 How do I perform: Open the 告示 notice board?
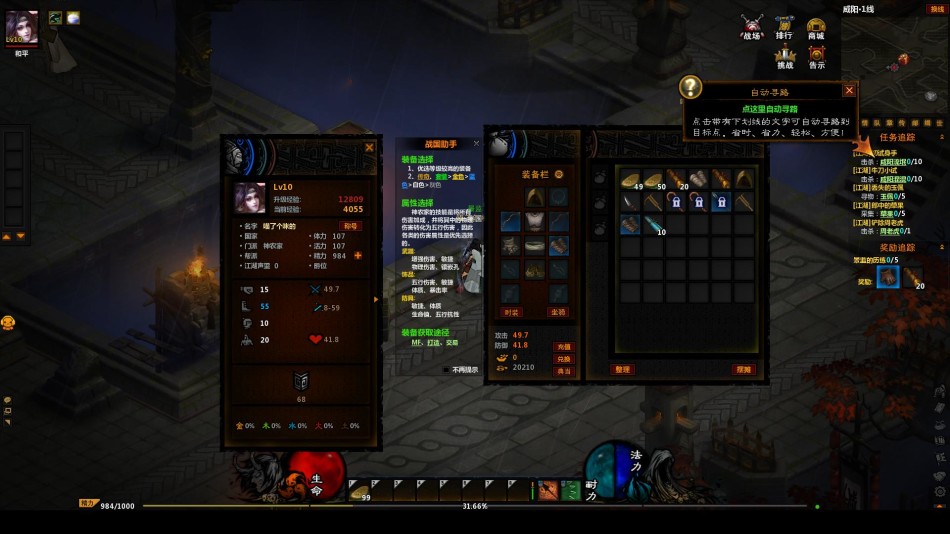point(817,57)
